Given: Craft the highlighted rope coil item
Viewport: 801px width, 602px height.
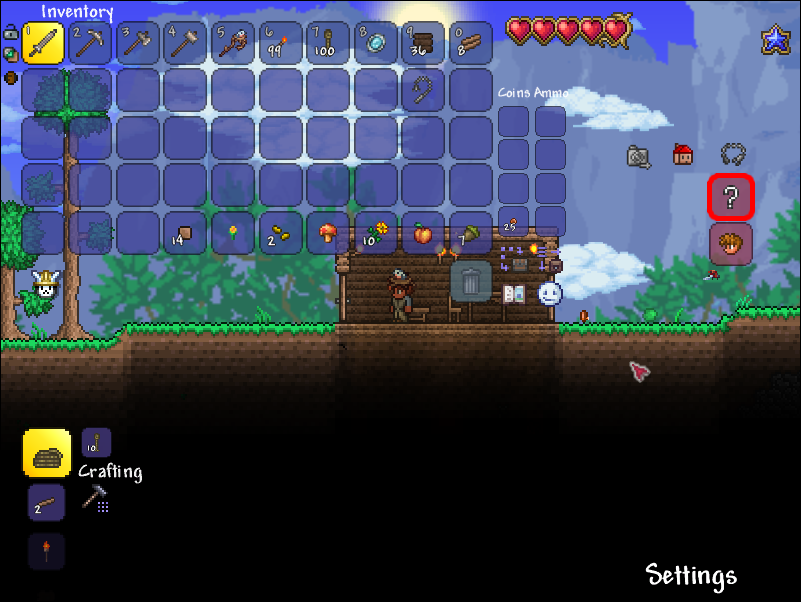Looking at the screenshot, I should [47, 454].
